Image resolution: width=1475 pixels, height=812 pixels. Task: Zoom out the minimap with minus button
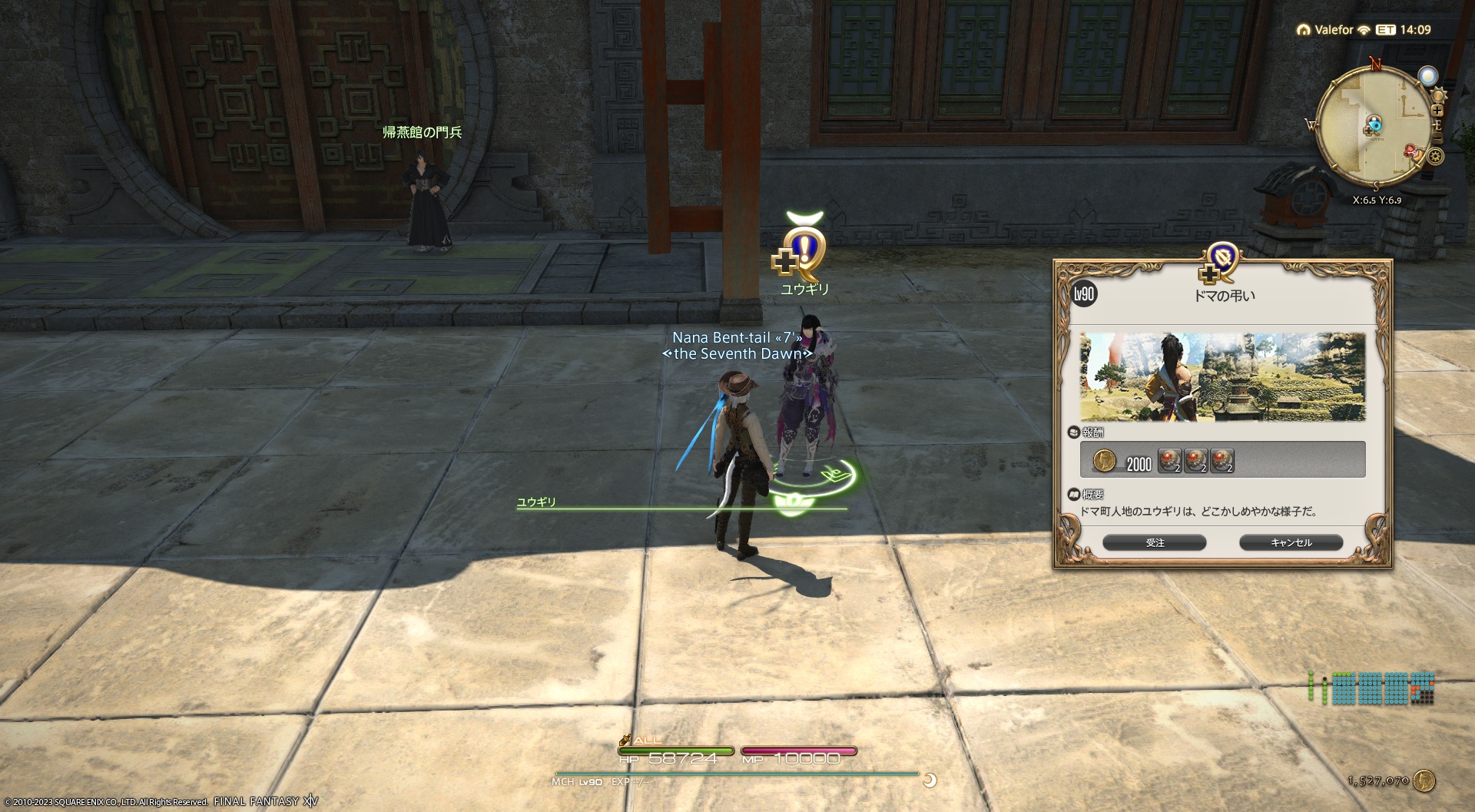1437,138
